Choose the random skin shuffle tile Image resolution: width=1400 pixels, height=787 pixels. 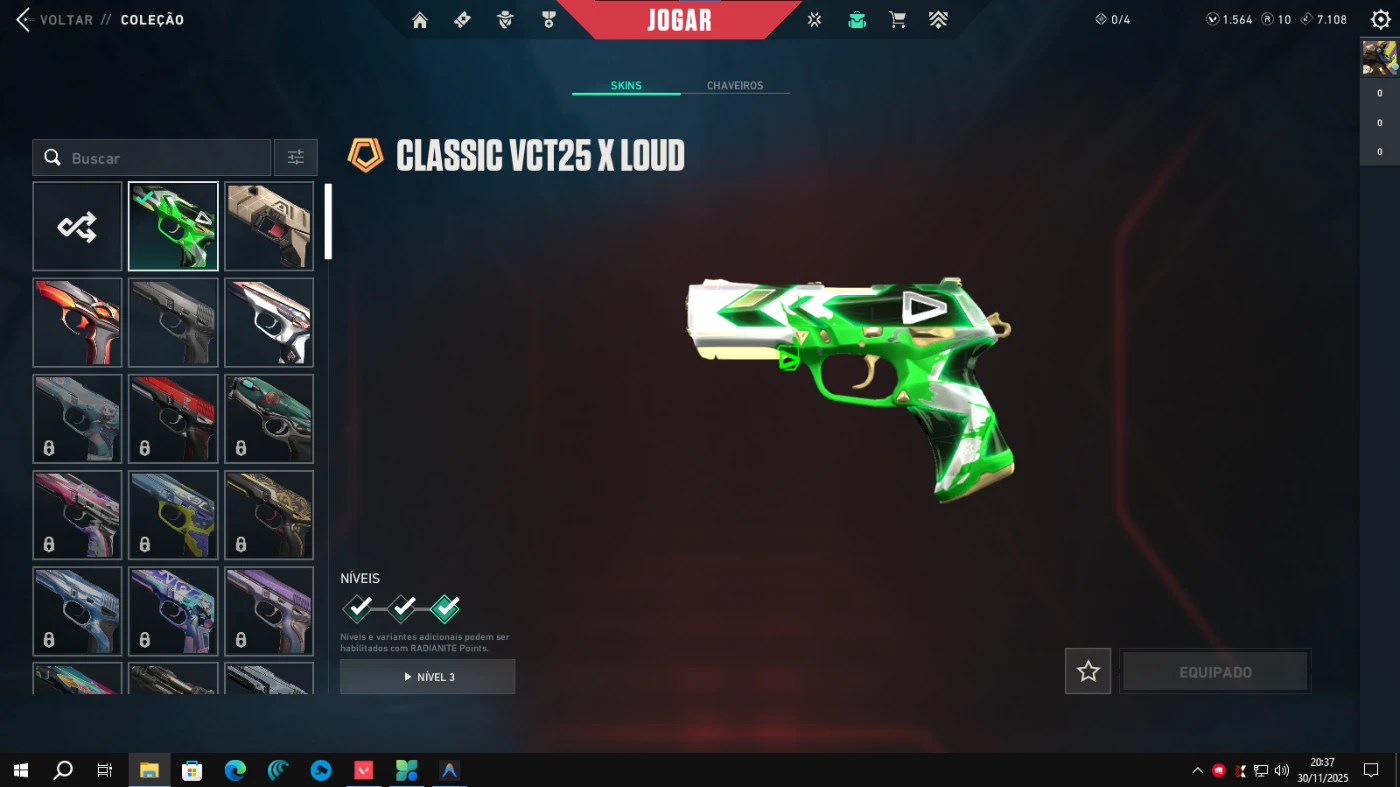(77, 227)
